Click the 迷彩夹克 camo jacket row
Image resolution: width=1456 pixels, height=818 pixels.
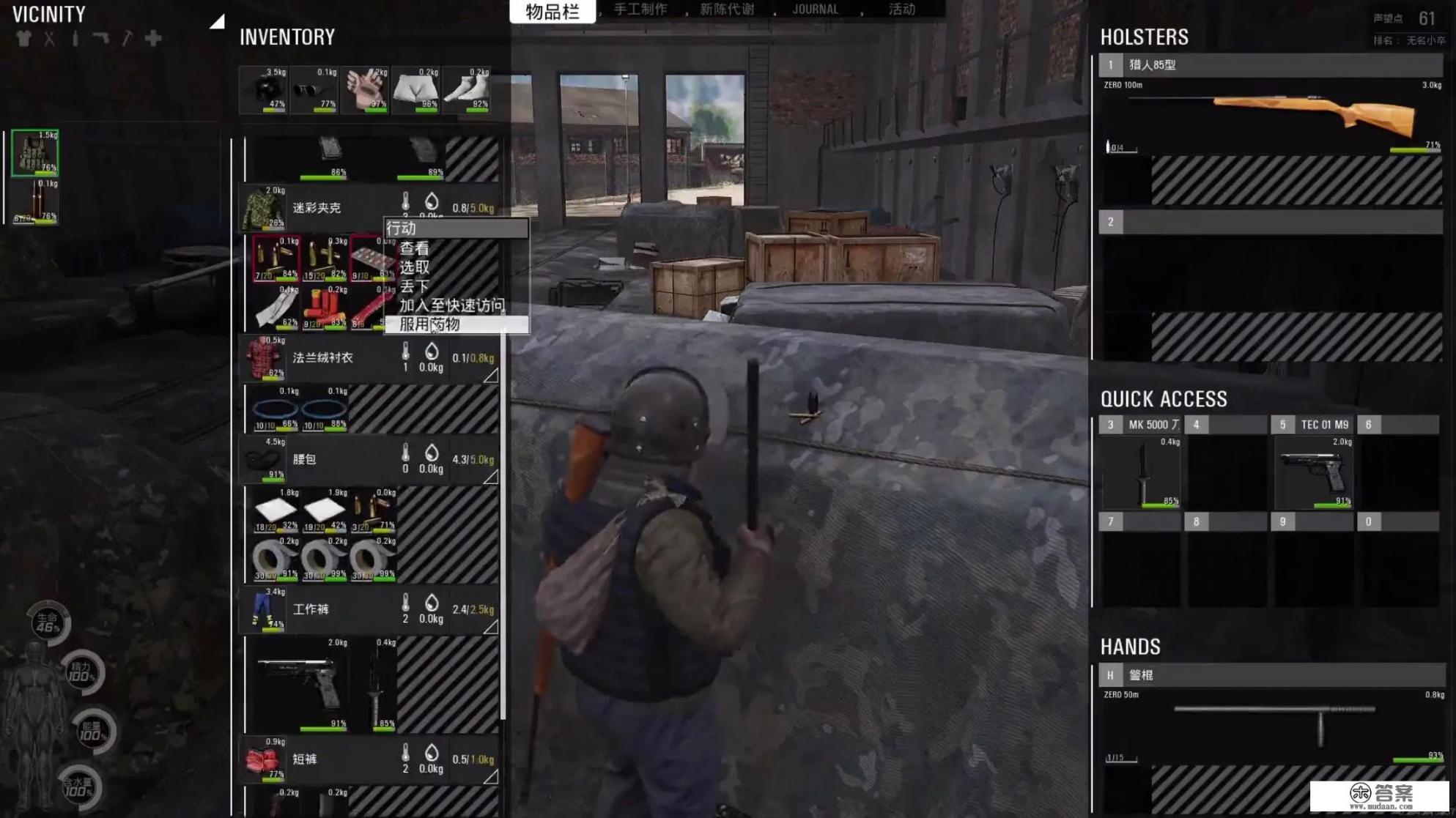[317, 208]
